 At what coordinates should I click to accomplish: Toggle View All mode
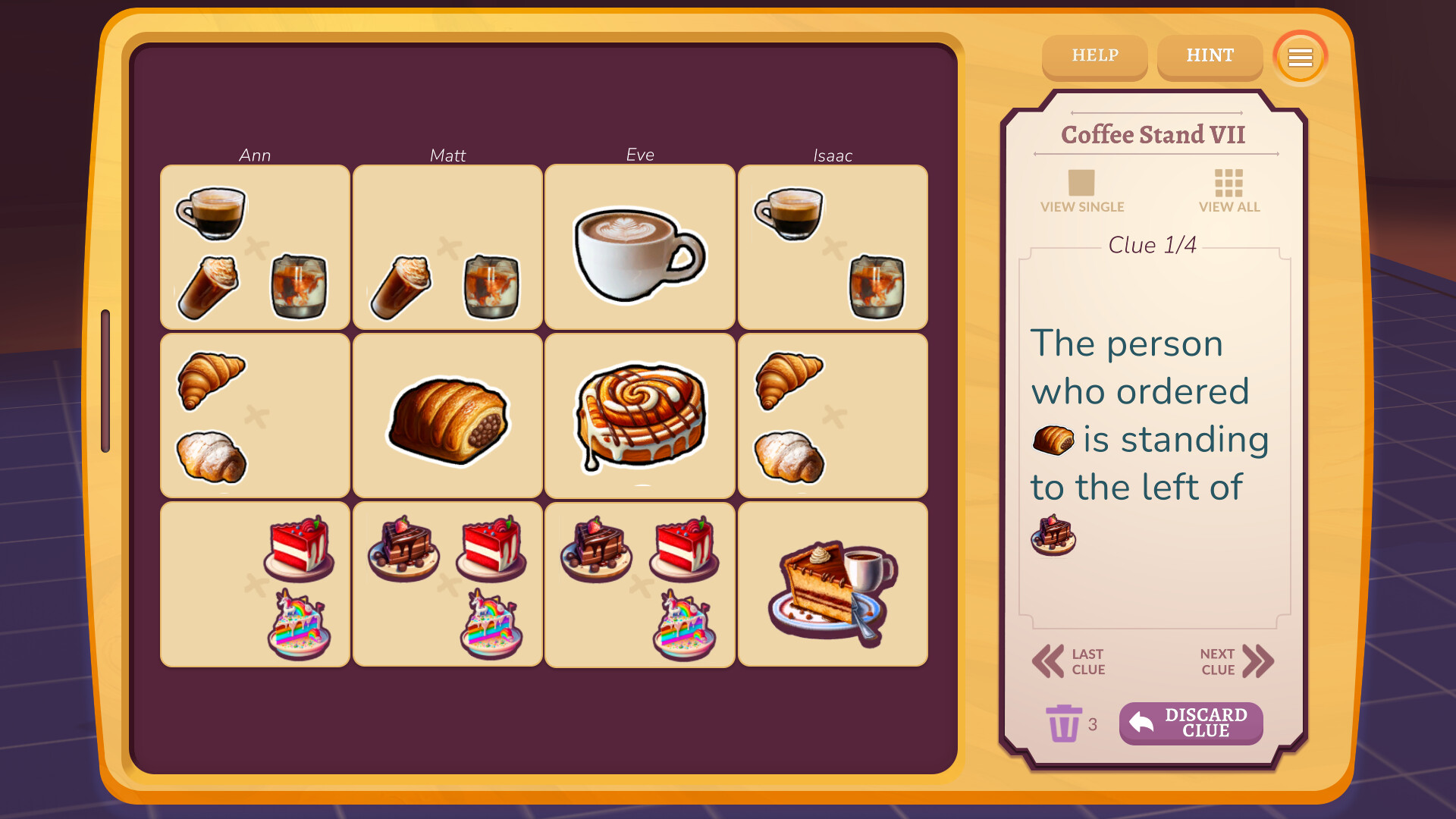pyautogui.click(x=1228, y=190)
